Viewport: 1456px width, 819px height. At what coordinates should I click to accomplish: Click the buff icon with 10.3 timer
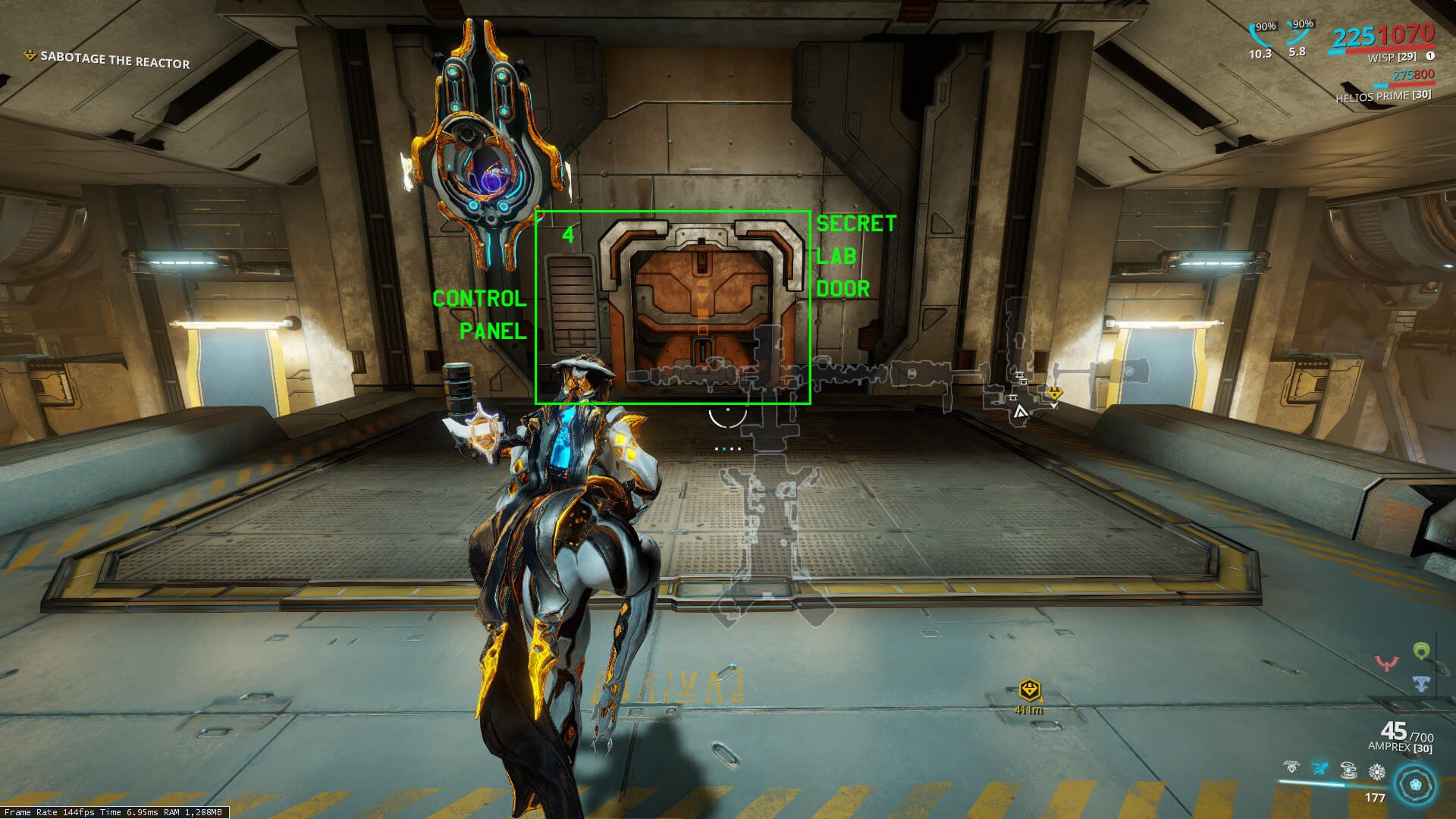coord(1260,34)
